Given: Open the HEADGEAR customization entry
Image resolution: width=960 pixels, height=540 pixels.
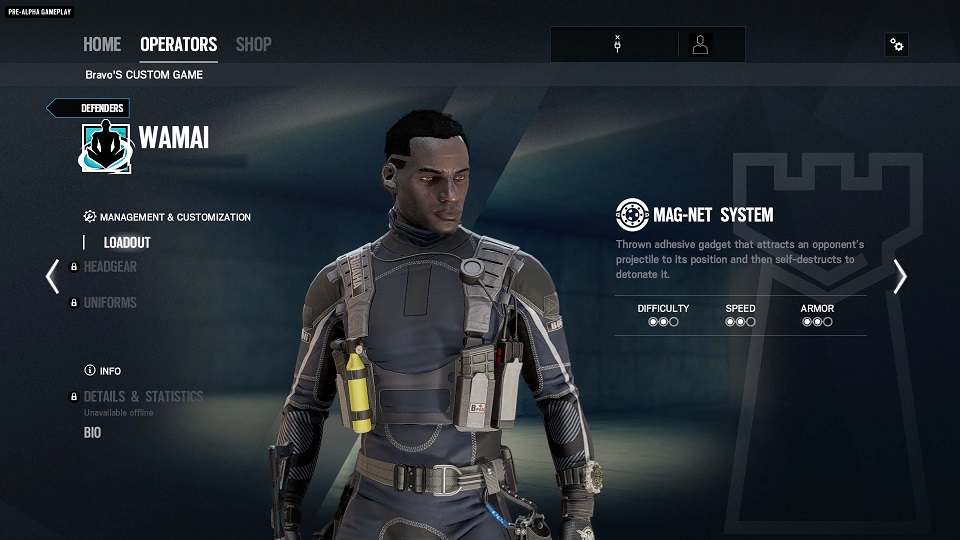Looking at the screenshot, I should click(x=110, y=267).
